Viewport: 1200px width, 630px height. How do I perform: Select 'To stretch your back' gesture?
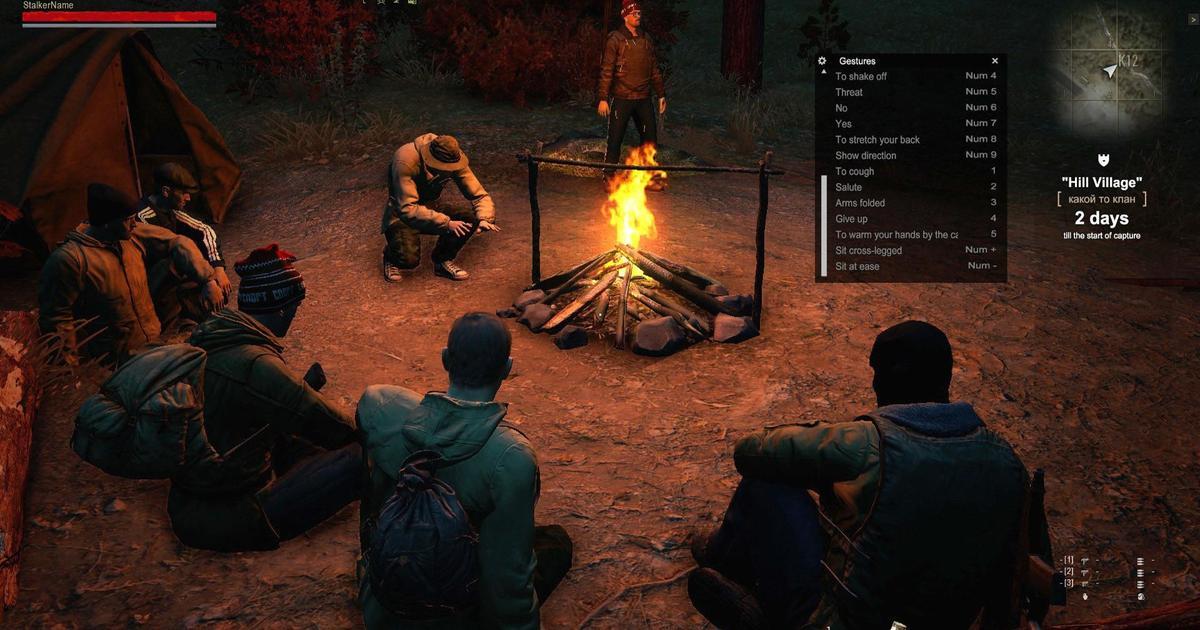coord(877,140)
